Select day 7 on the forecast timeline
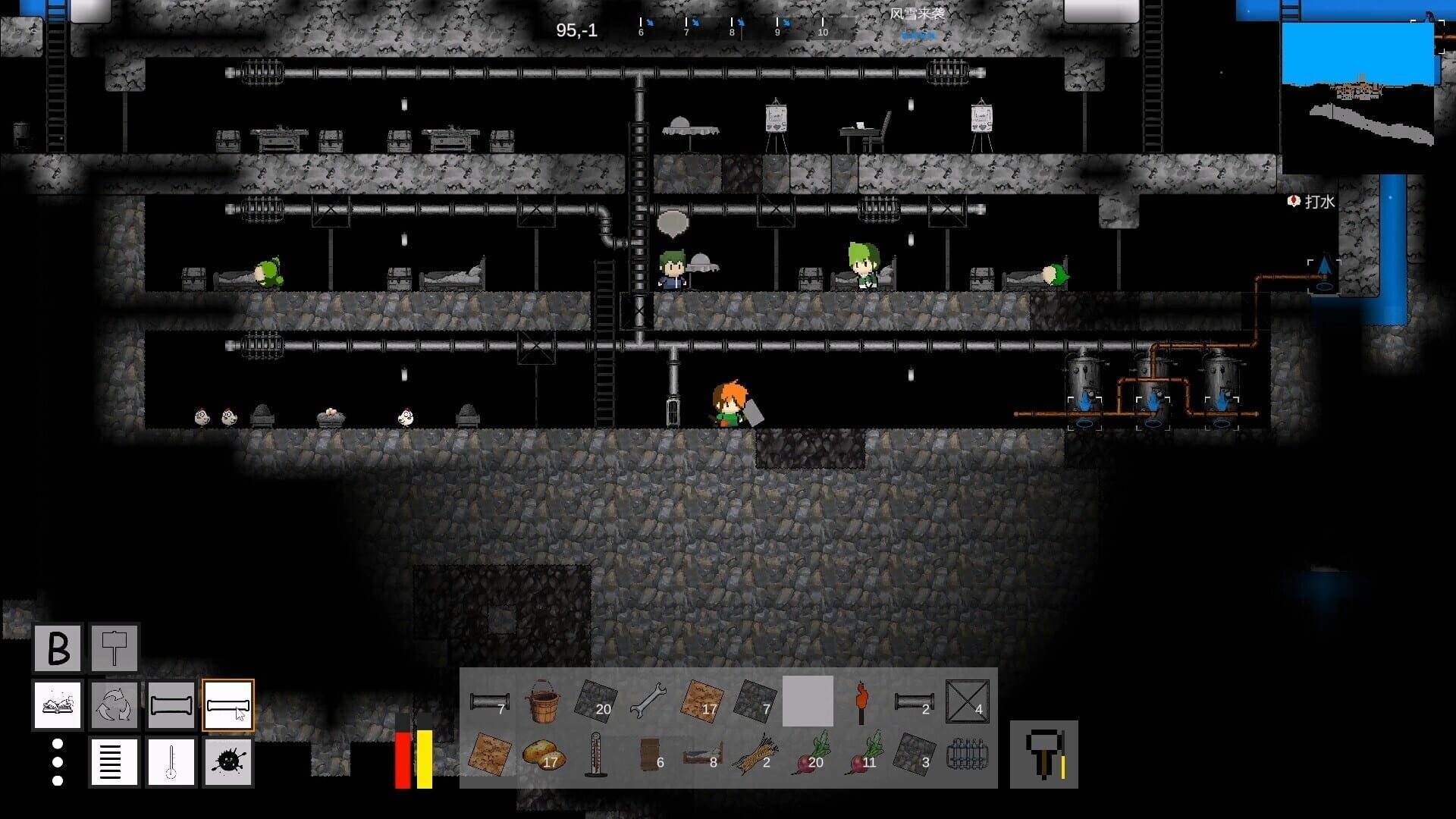This screenshot has height=819, width=1456. click(686, 30)
